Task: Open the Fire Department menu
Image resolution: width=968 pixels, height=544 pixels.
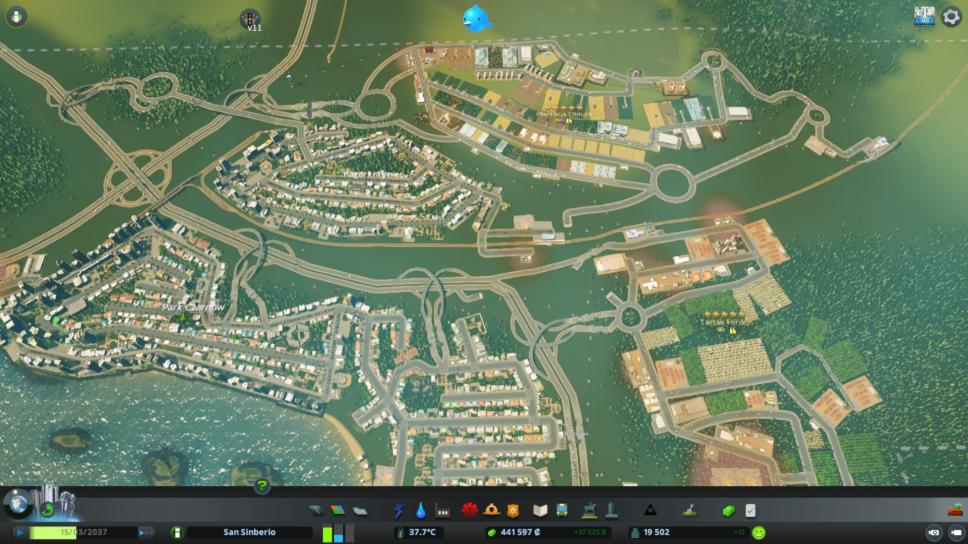Action: point(492,510)
